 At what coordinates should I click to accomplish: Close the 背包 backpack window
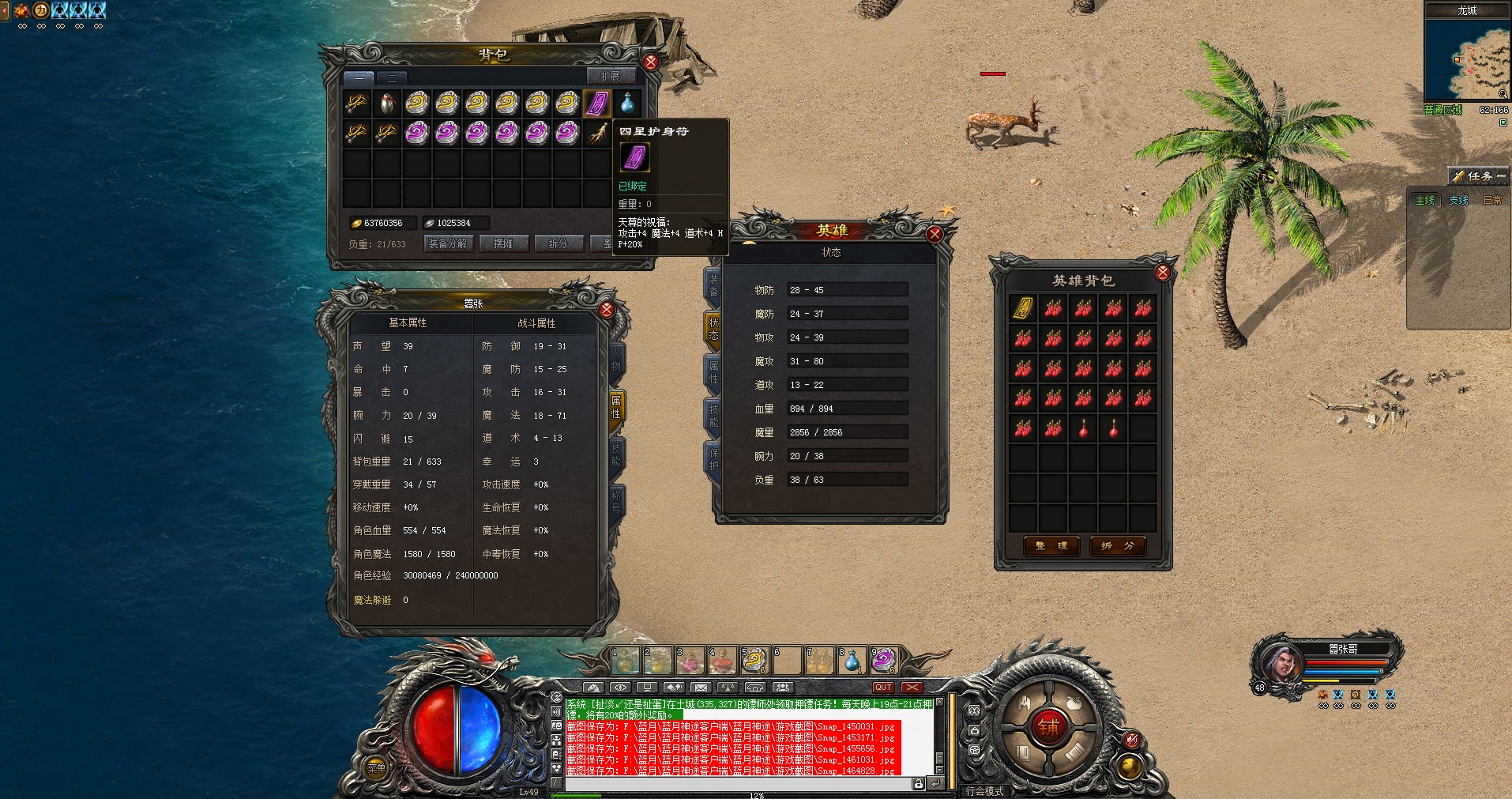pos(650,62)
